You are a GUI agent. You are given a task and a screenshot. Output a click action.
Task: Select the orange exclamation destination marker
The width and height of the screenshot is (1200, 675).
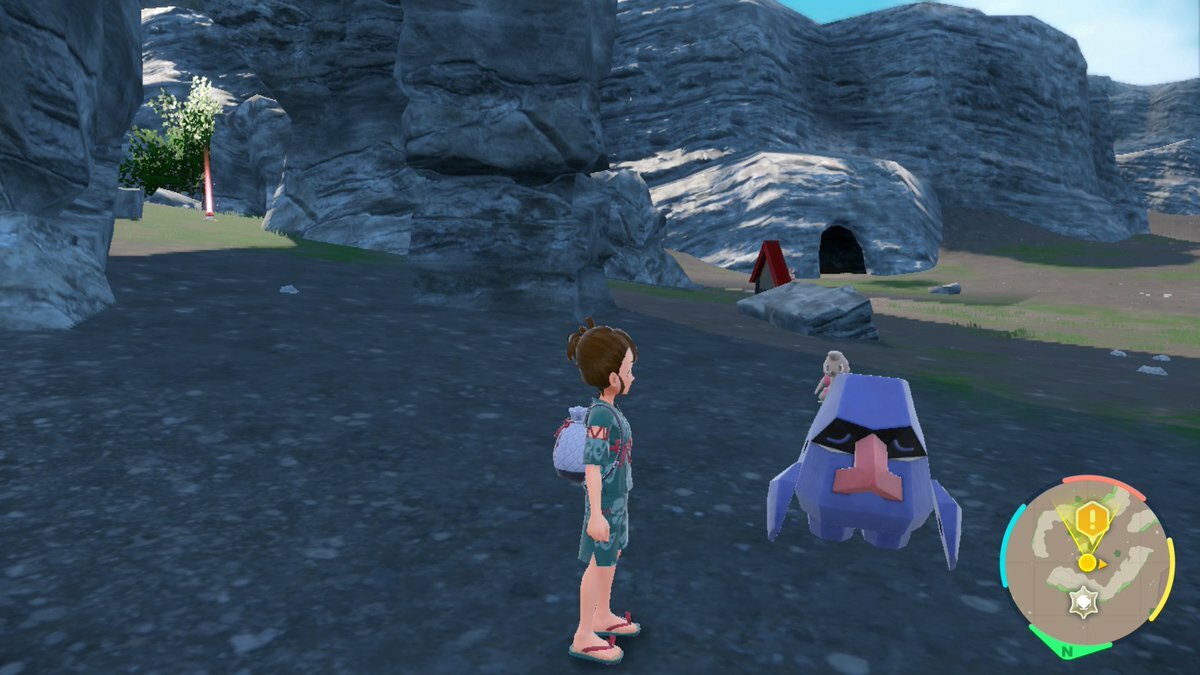[1094, 519]
